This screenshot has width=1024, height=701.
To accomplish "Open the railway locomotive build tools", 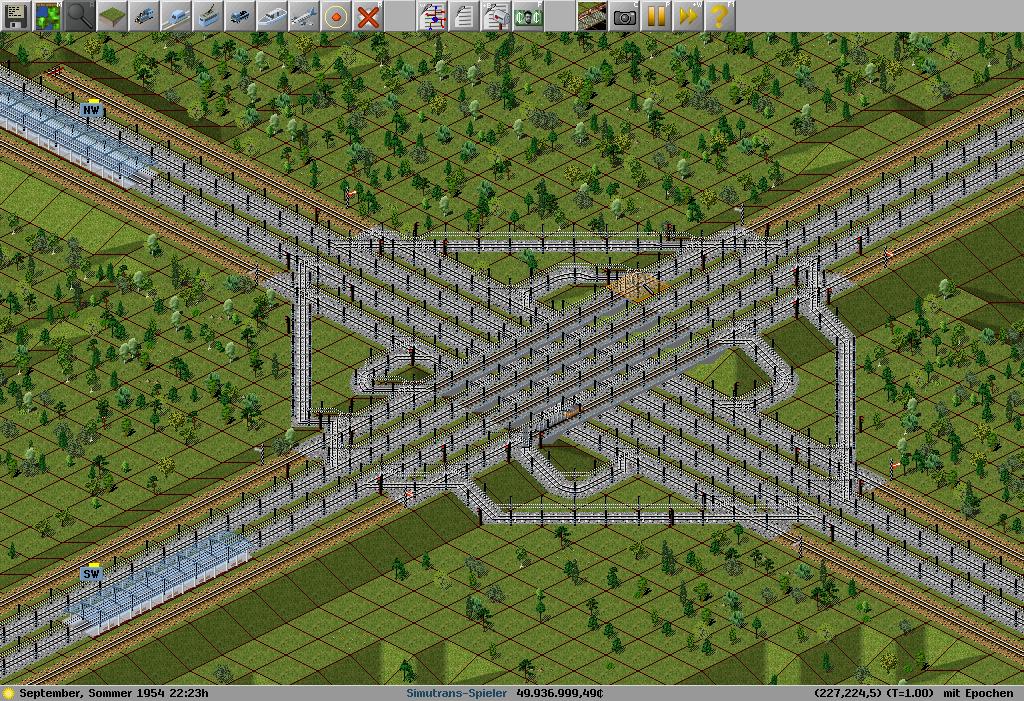I will pos(143,15).
